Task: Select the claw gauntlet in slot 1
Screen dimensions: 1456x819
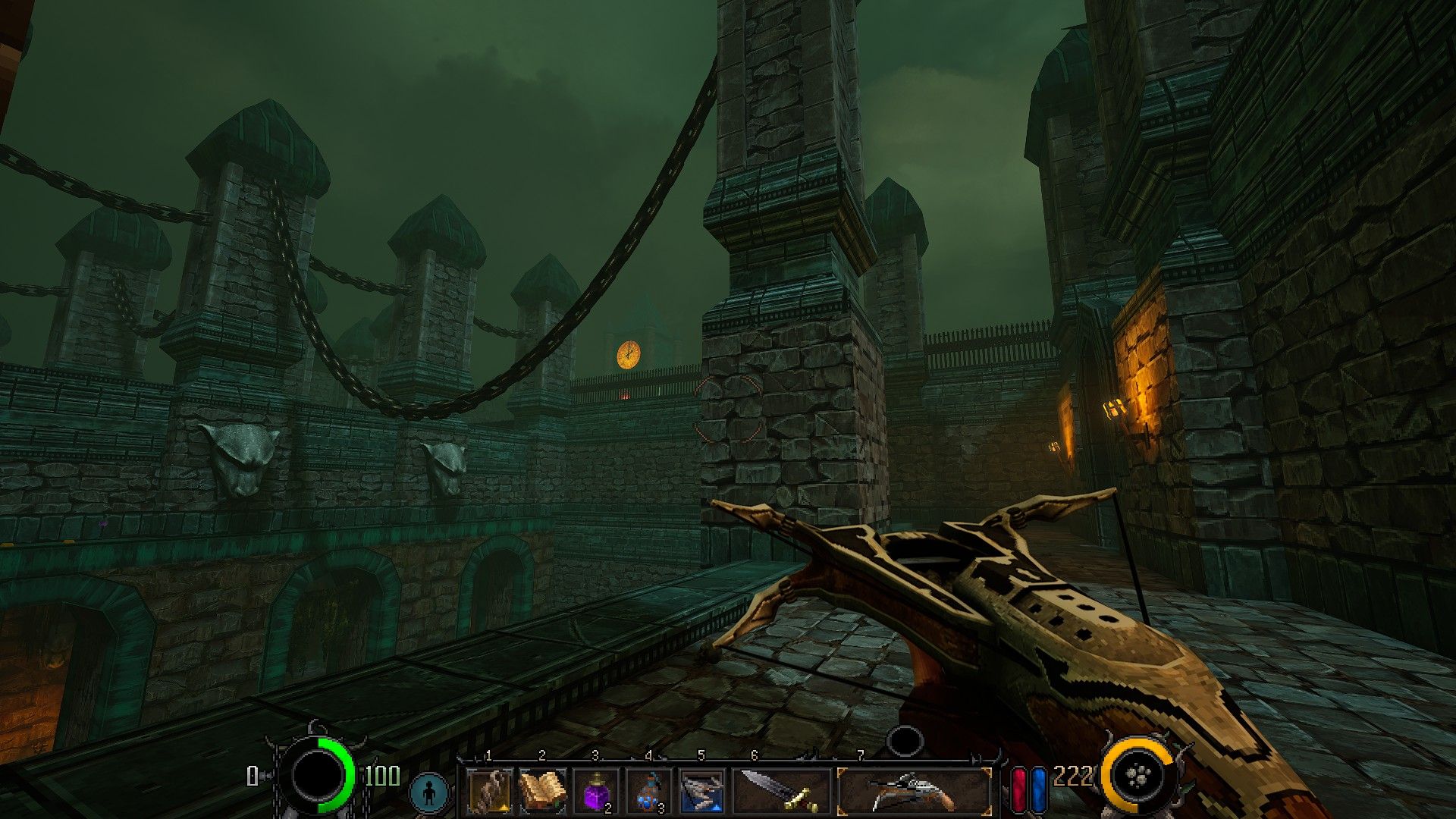Action: point(489,791)
